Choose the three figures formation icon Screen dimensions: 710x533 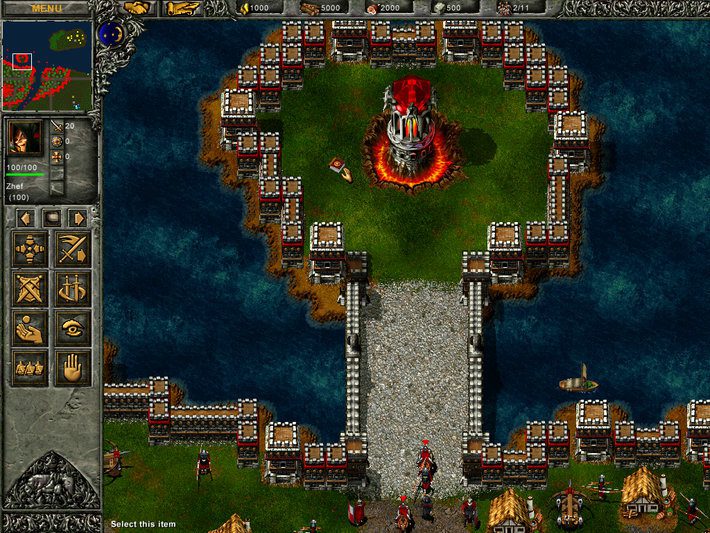click(x=30, y=367)
